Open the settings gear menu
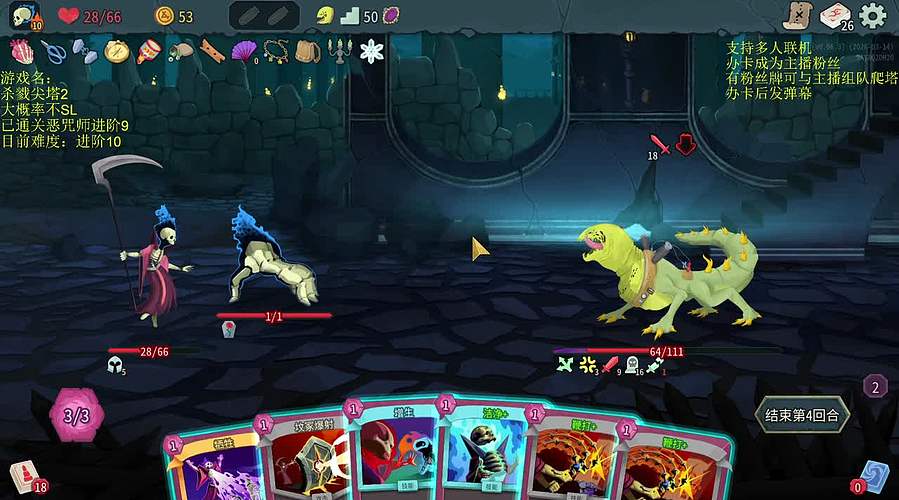The width and height of the screenshot is (899, 500). (x=873, y=15)
